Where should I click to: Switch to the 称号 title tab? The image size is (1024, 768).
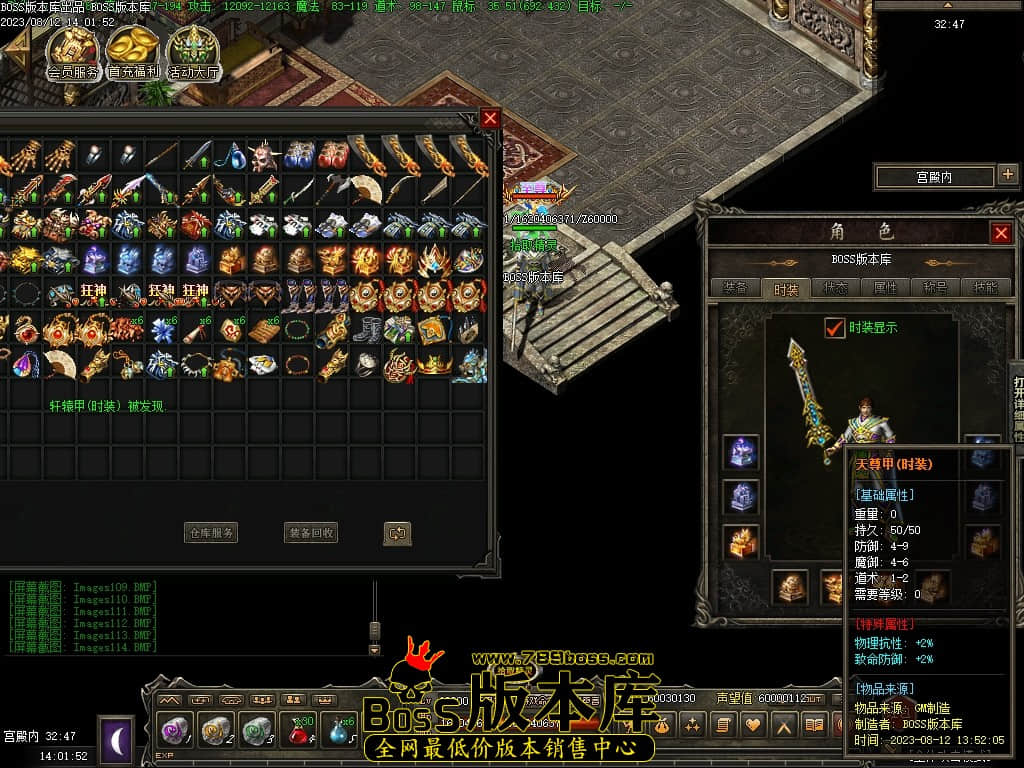coord(936,288)
